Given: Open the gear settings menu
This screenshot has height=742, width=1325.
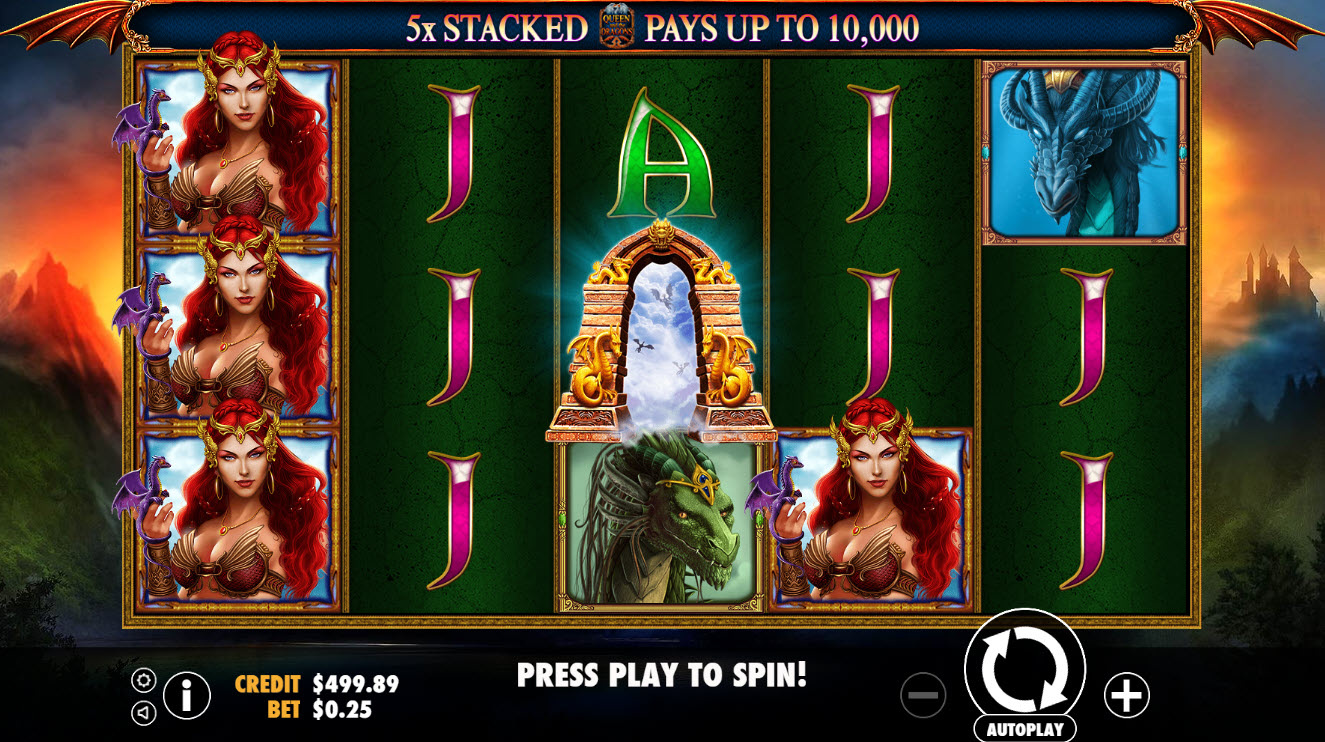Looking at the screenshot, I should [144, 681].
